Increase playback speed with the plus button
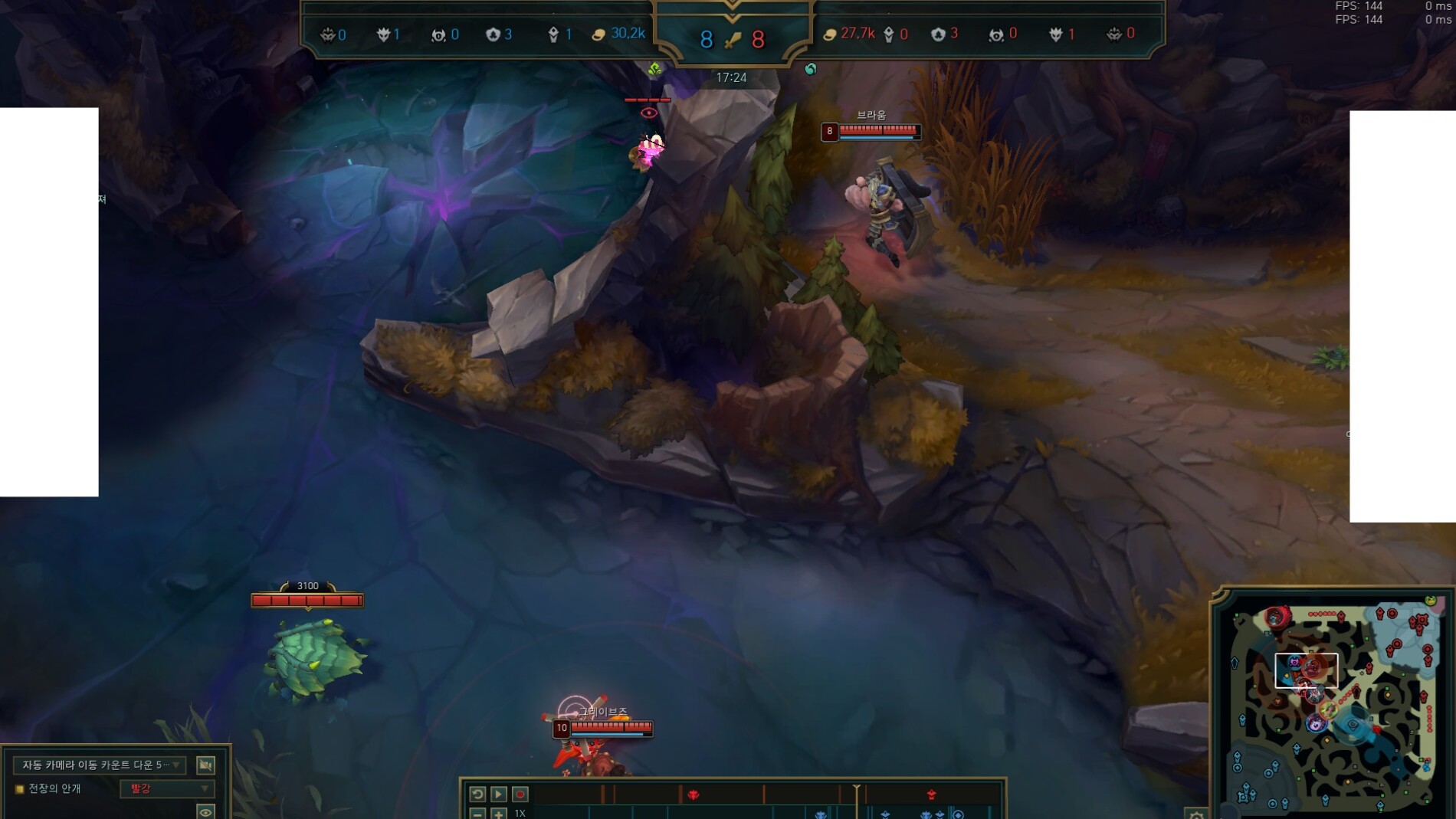Viewport: 1456px width, 819px height. 498,814
